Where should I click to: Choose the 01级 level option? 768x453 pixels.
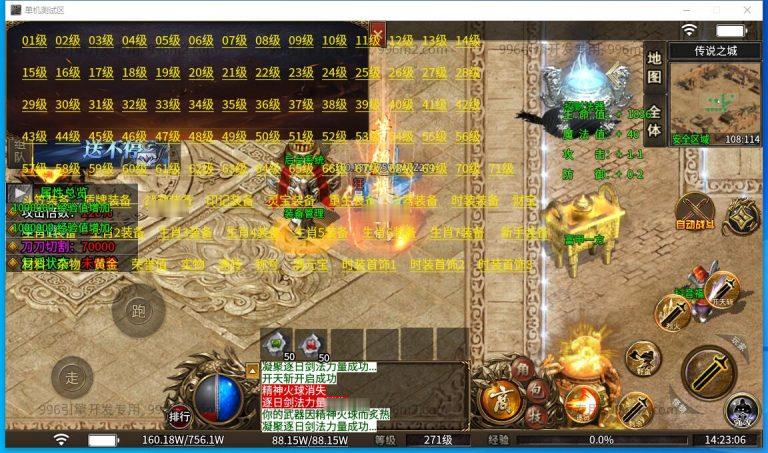click(34, 41)
